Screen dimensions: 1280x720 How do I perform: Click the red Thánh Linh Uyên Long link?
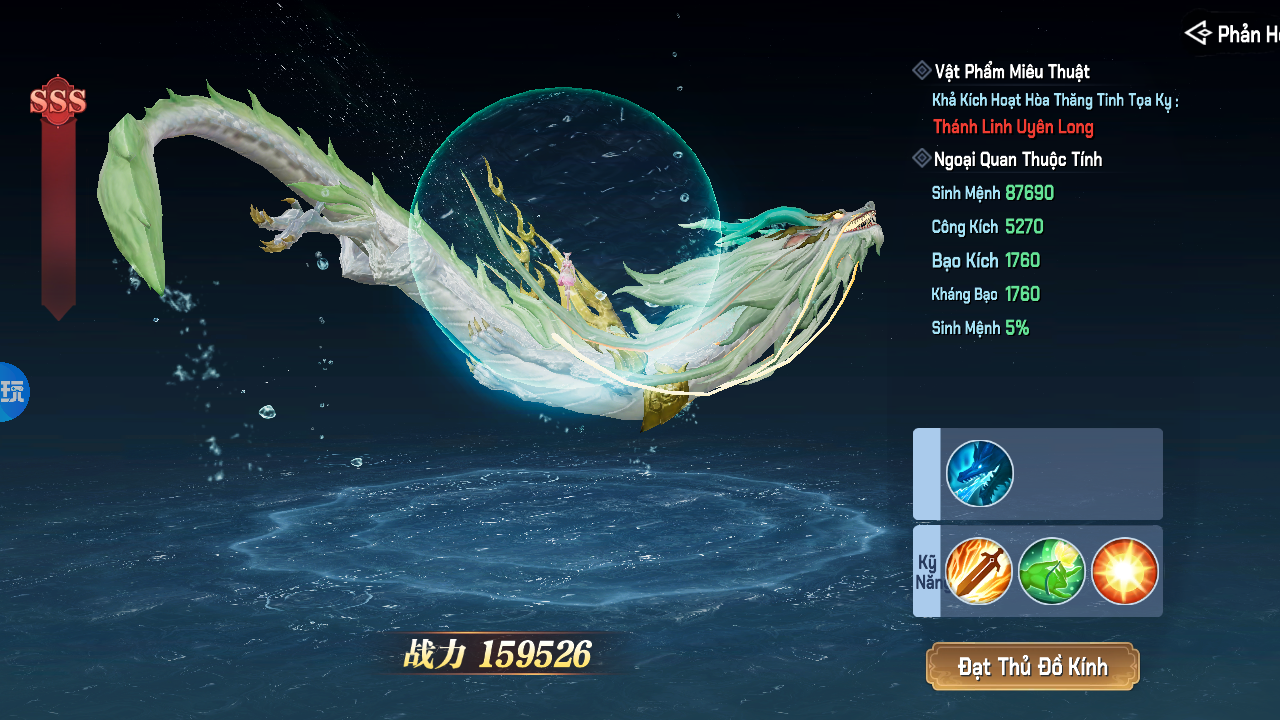1013,127
